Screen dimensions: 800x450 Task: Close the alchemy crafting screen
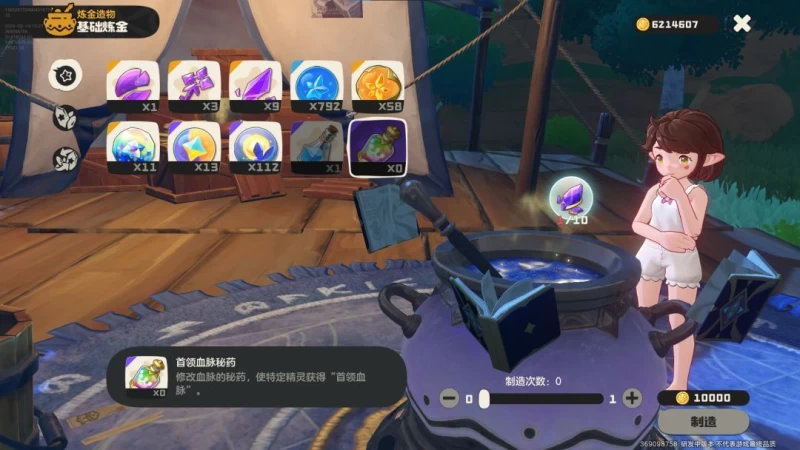[x=741, y=23]
